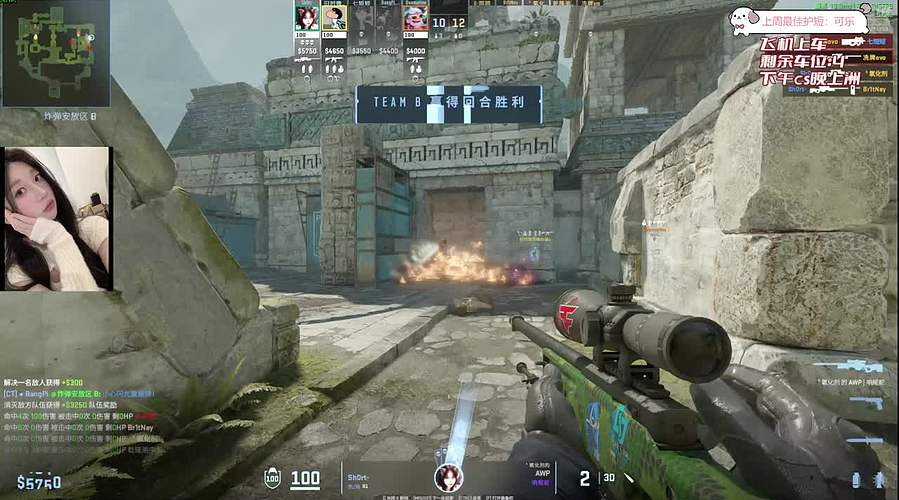Select the first teammate avatar with $5750
The height and width of the screenshot is (500, 899).
pos(306,17)
